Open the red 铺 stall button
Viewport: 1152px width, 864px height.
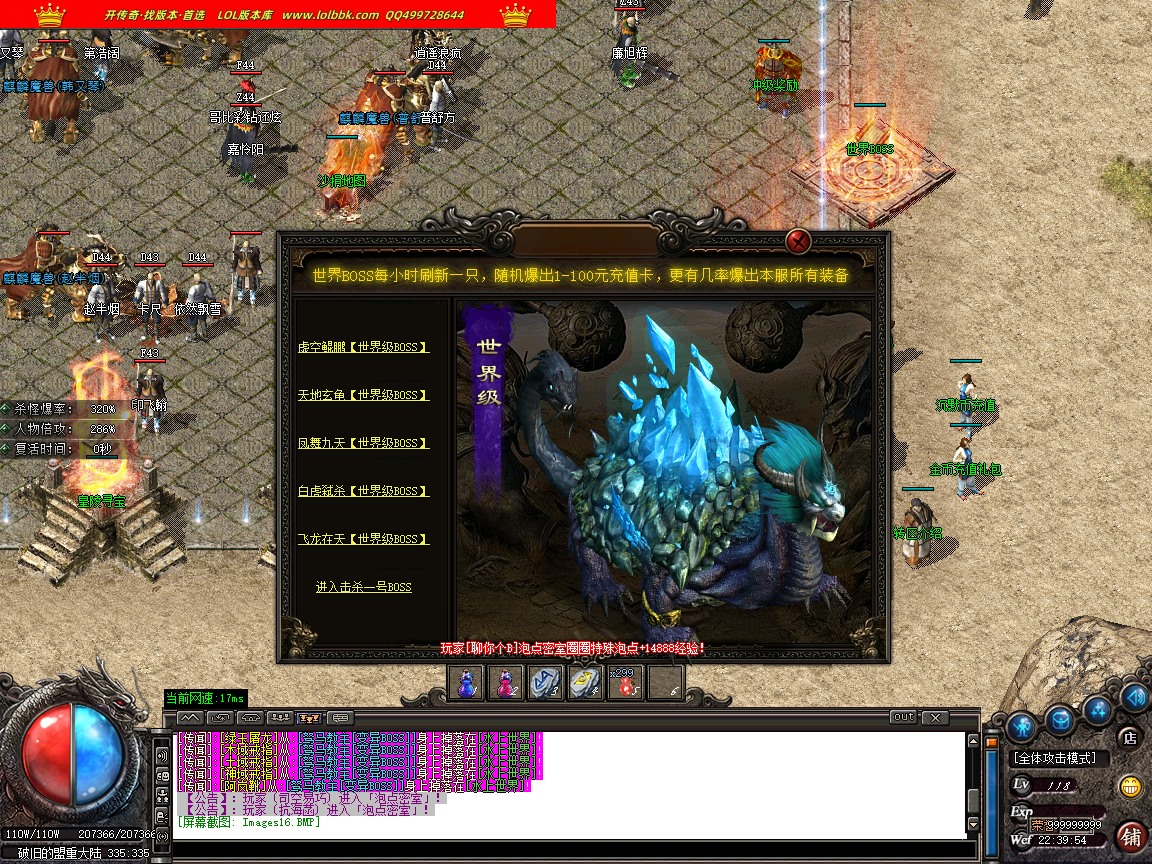1131,836
